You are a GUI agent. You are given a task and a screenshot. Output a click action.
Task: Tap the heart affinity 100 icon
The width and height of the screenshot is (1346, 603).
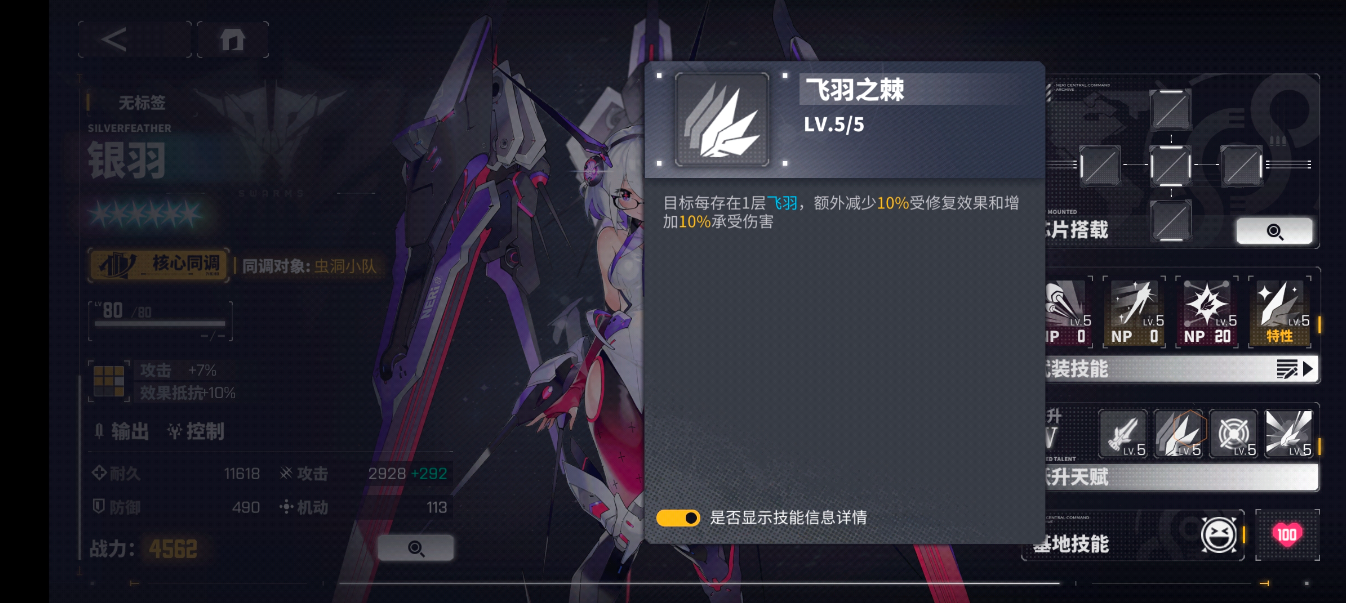click(1287, 535)
